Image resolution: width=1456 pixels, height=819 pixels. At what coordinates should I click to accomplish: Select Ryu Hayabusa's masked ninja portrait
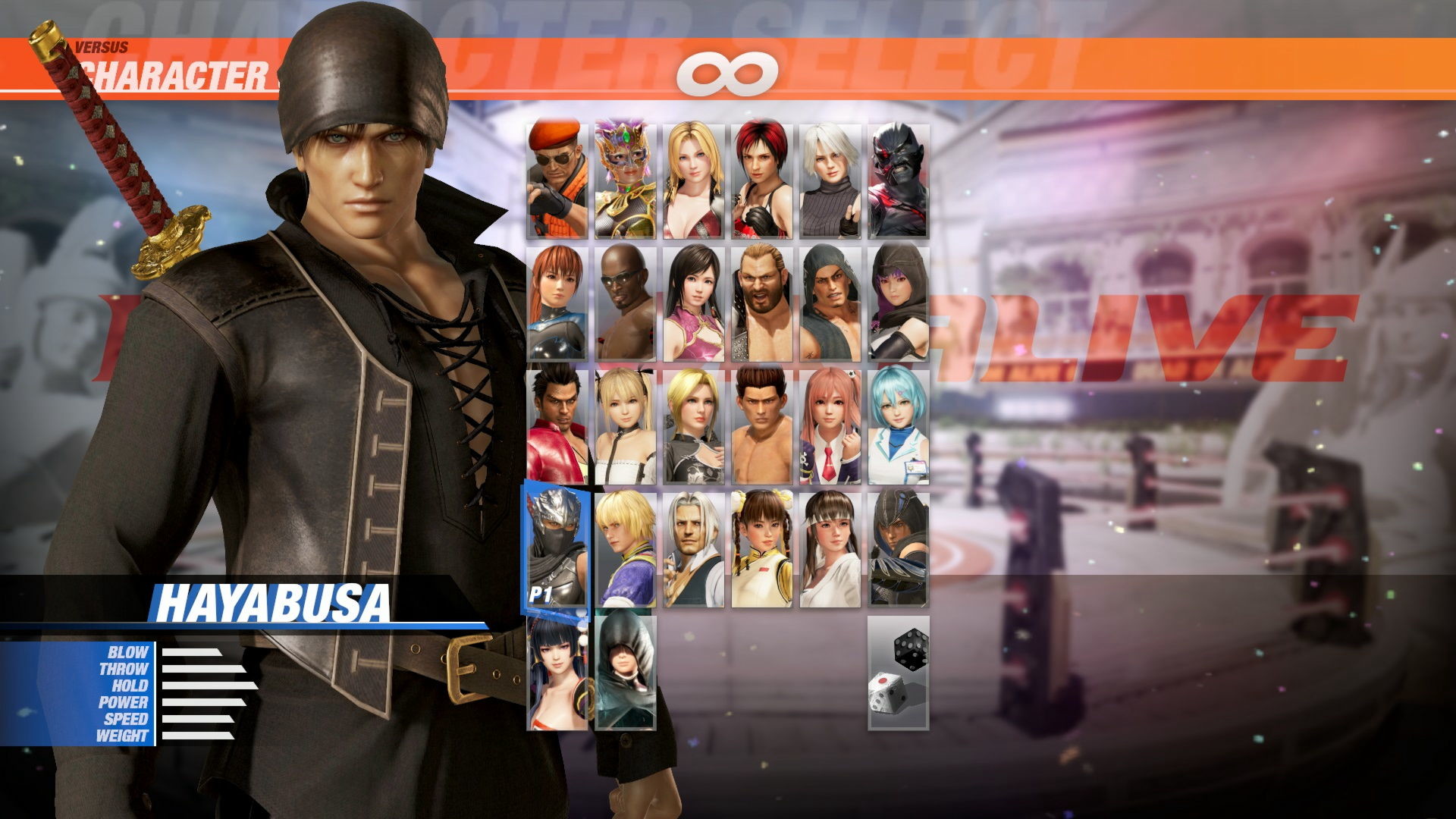click(557, 546)
